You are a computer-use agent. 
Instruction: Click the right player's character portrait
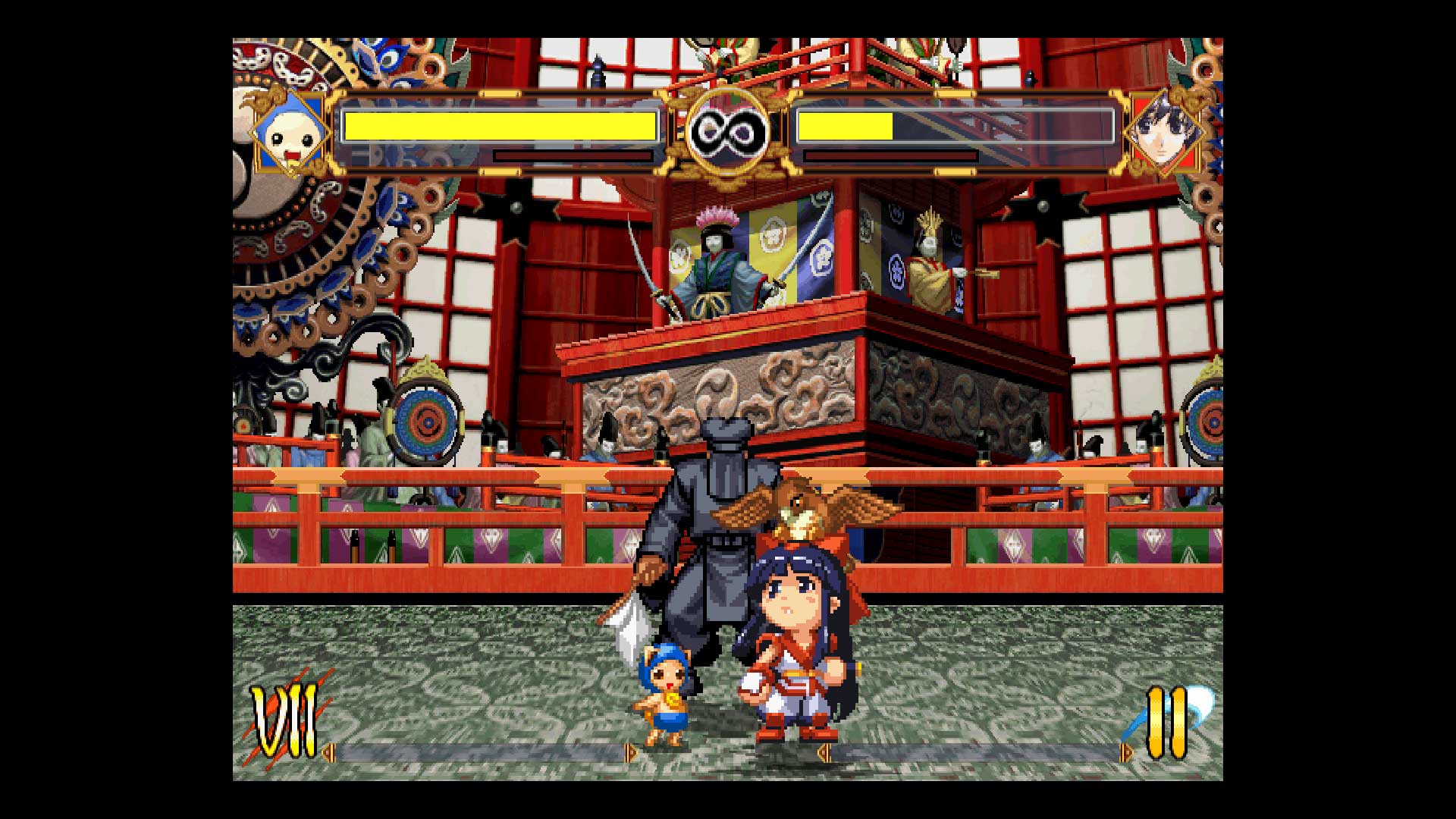click(x=1166, y=133)
